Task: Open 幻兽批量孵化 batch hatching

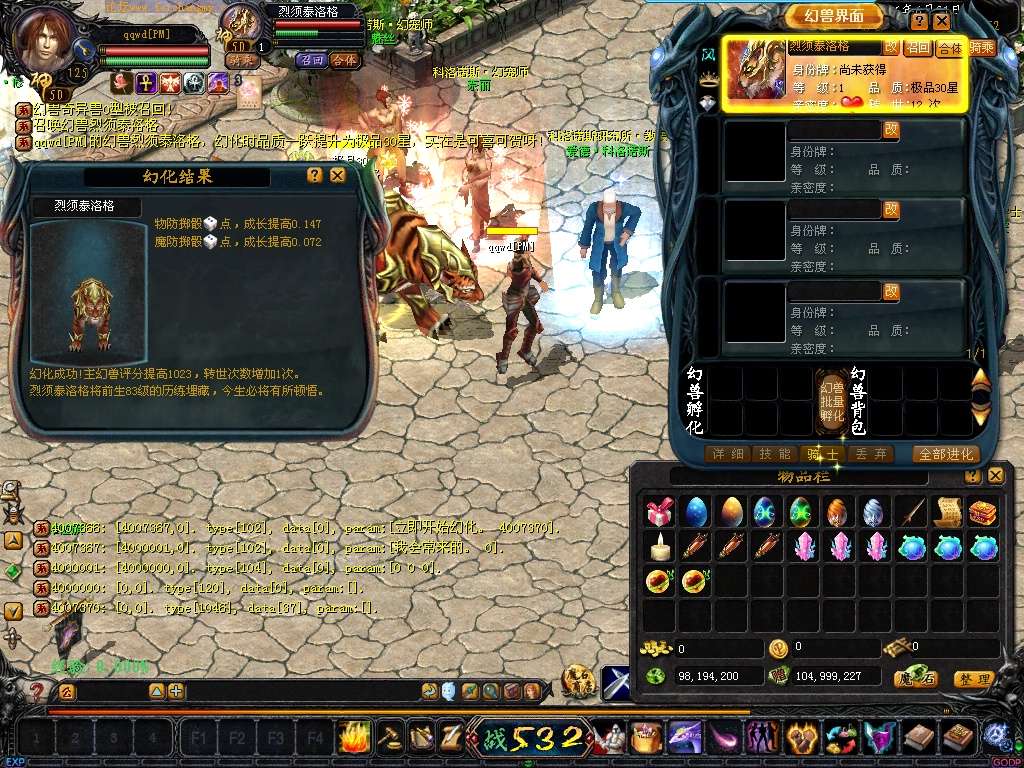Action: pyautogui.click(x=833, y=400)
